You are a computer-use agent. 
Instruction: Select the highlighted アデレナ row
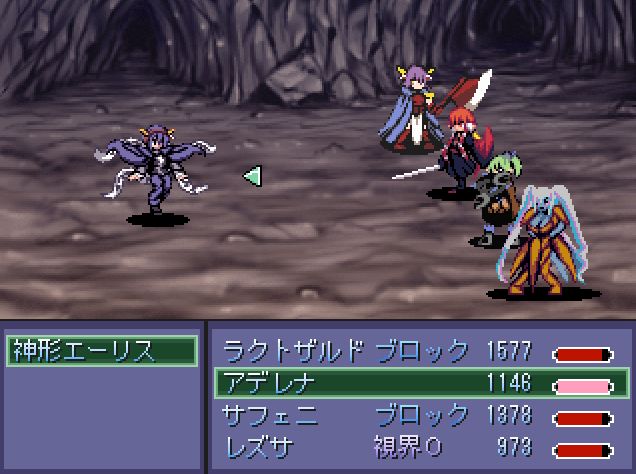click(418, 383)
